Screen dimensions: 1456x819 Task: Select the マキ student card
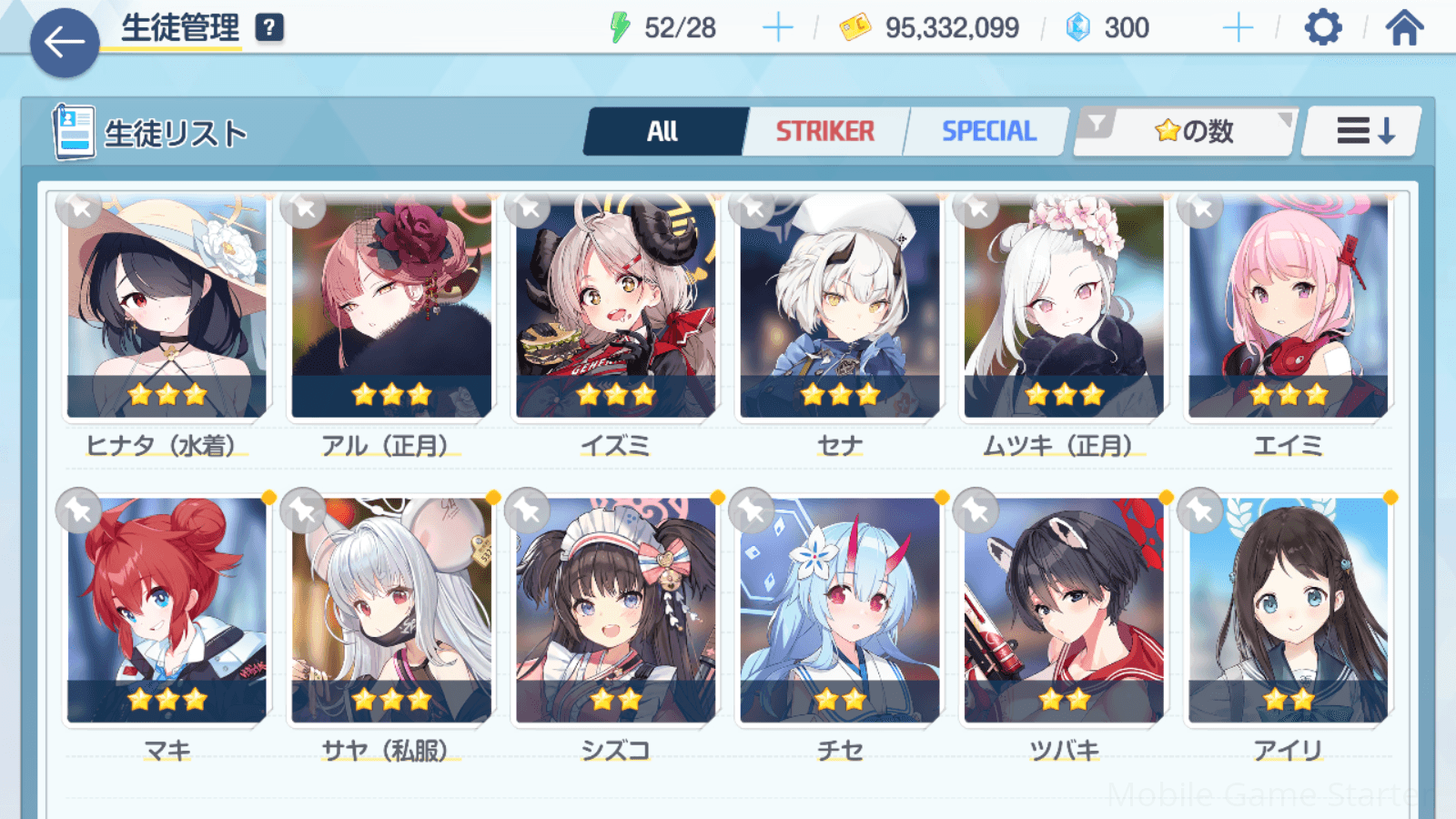[x=167, y=610]
